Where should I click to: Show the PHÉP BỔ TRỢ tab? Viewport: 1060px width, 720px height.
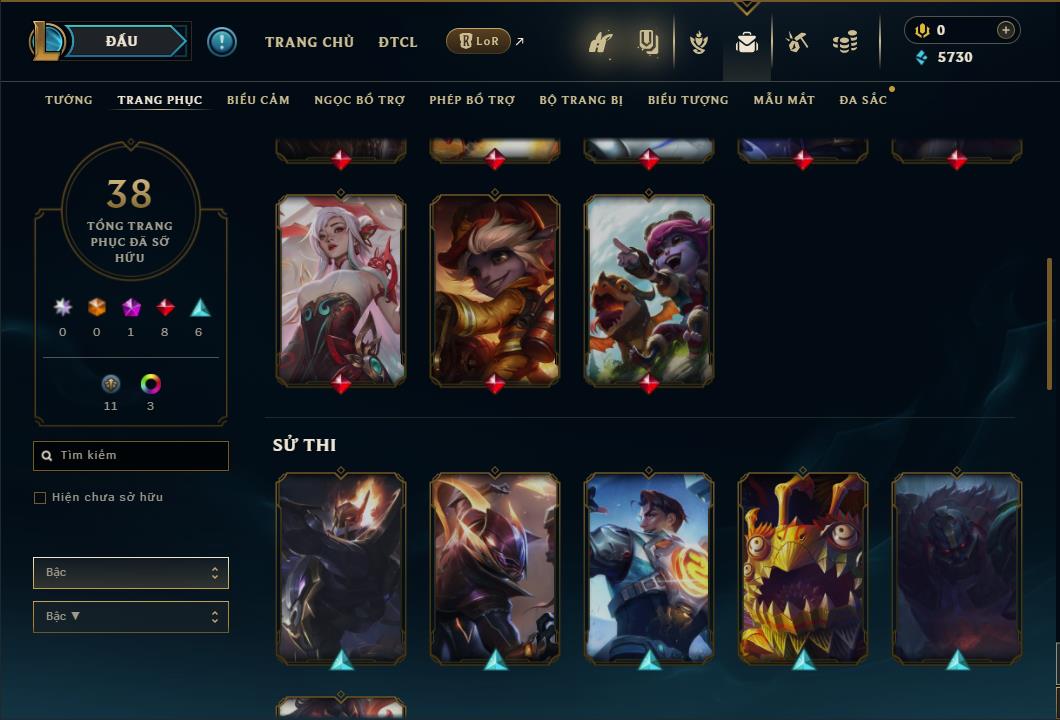pos(472,100)
